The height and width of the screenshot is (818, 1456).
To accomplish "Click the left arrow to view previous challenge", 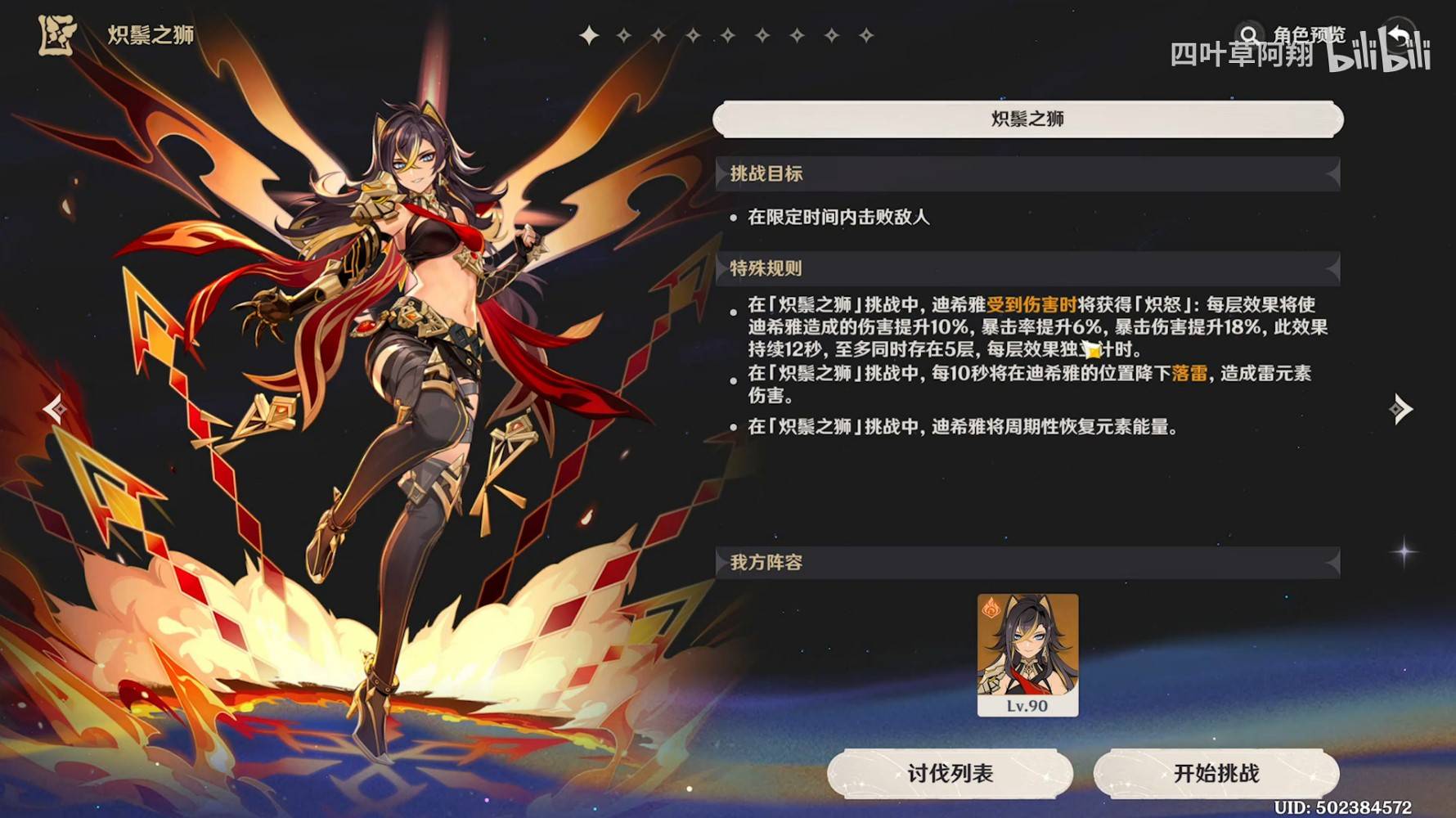I will pyautogui.click(x=55, y=407).
